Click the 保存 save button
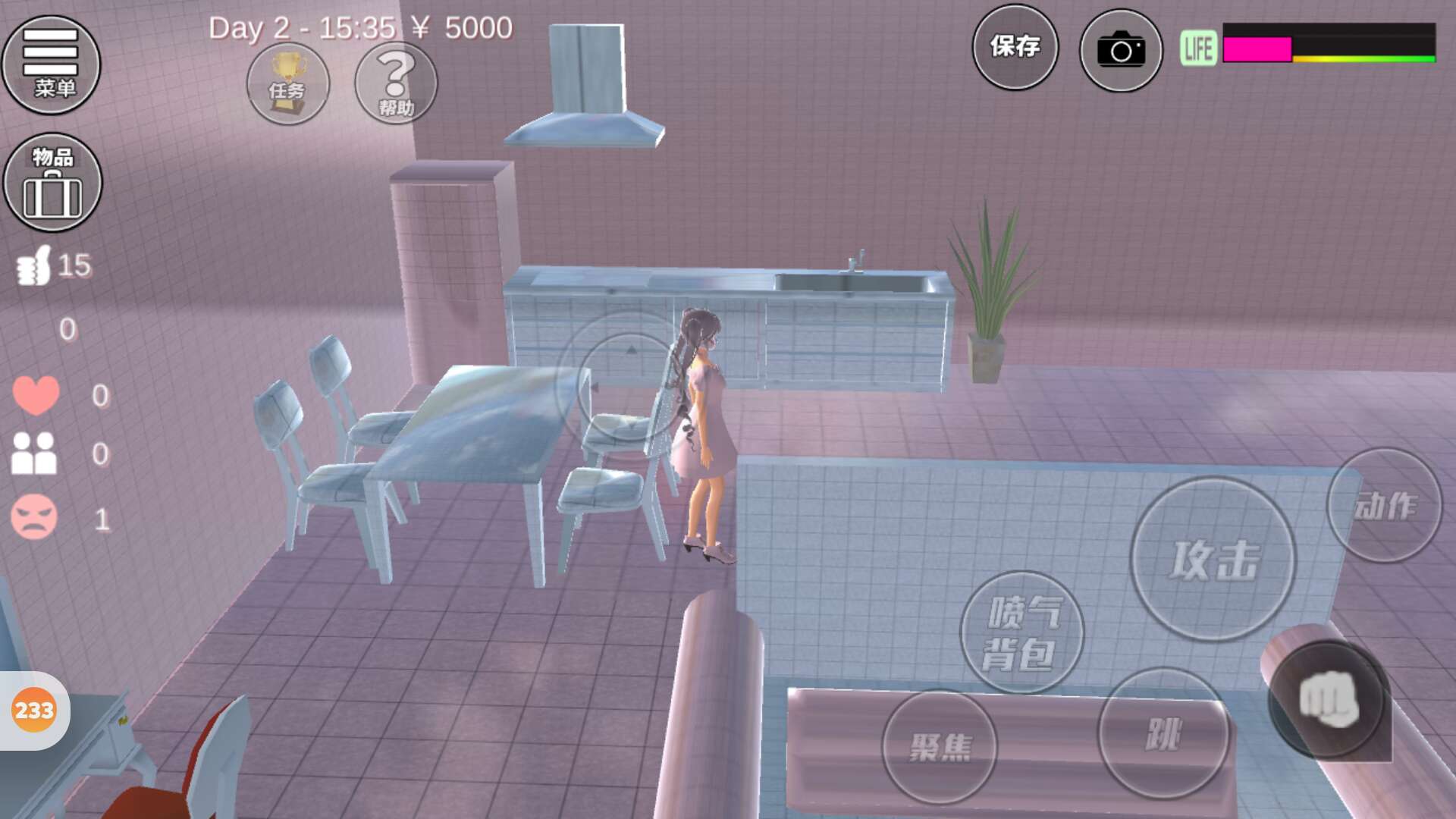Screen dimensions: 1456x819 [1015, 48]
